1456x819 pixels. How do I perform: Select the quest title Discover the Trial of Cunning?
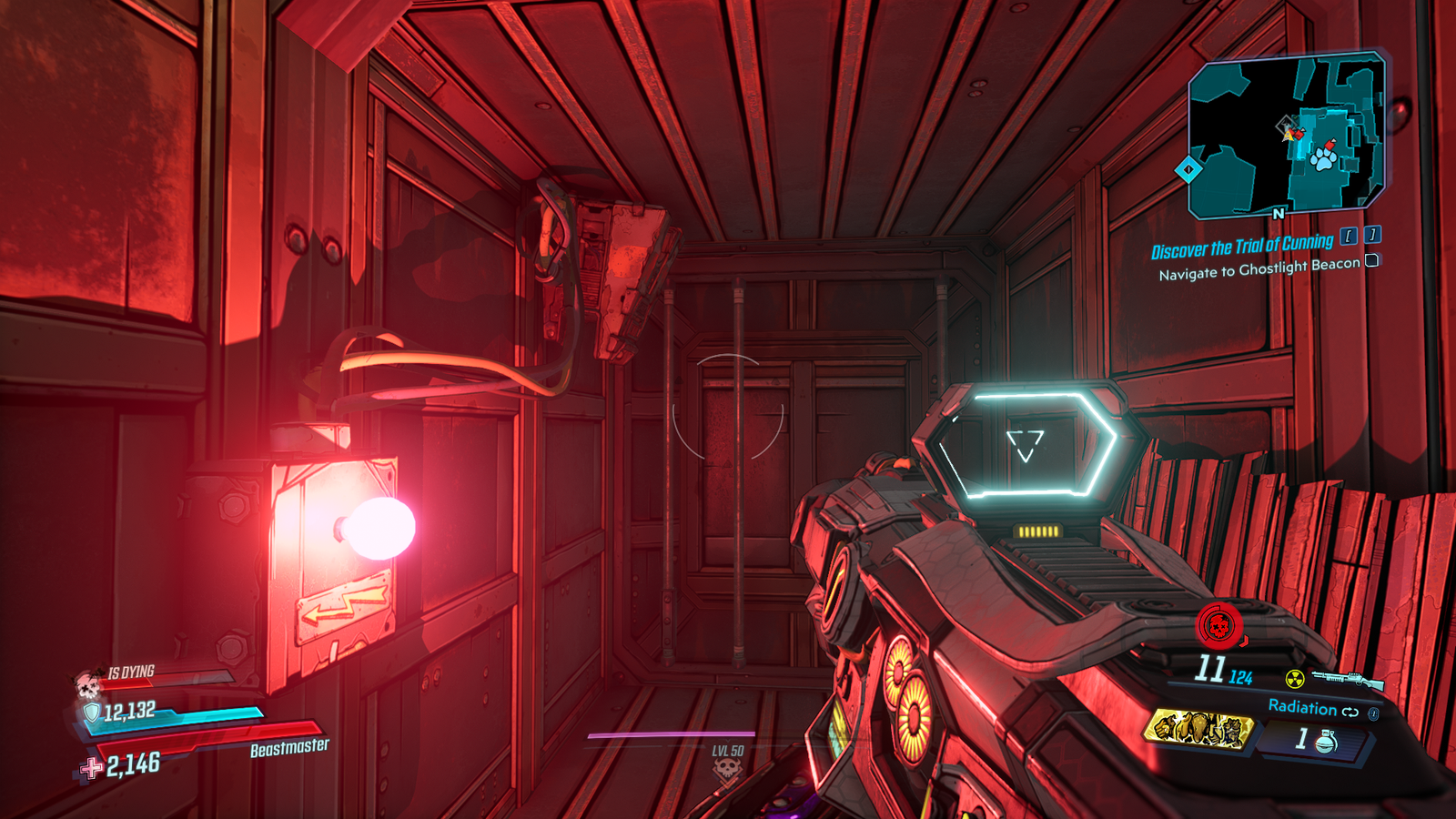(x=1242, y=243)
